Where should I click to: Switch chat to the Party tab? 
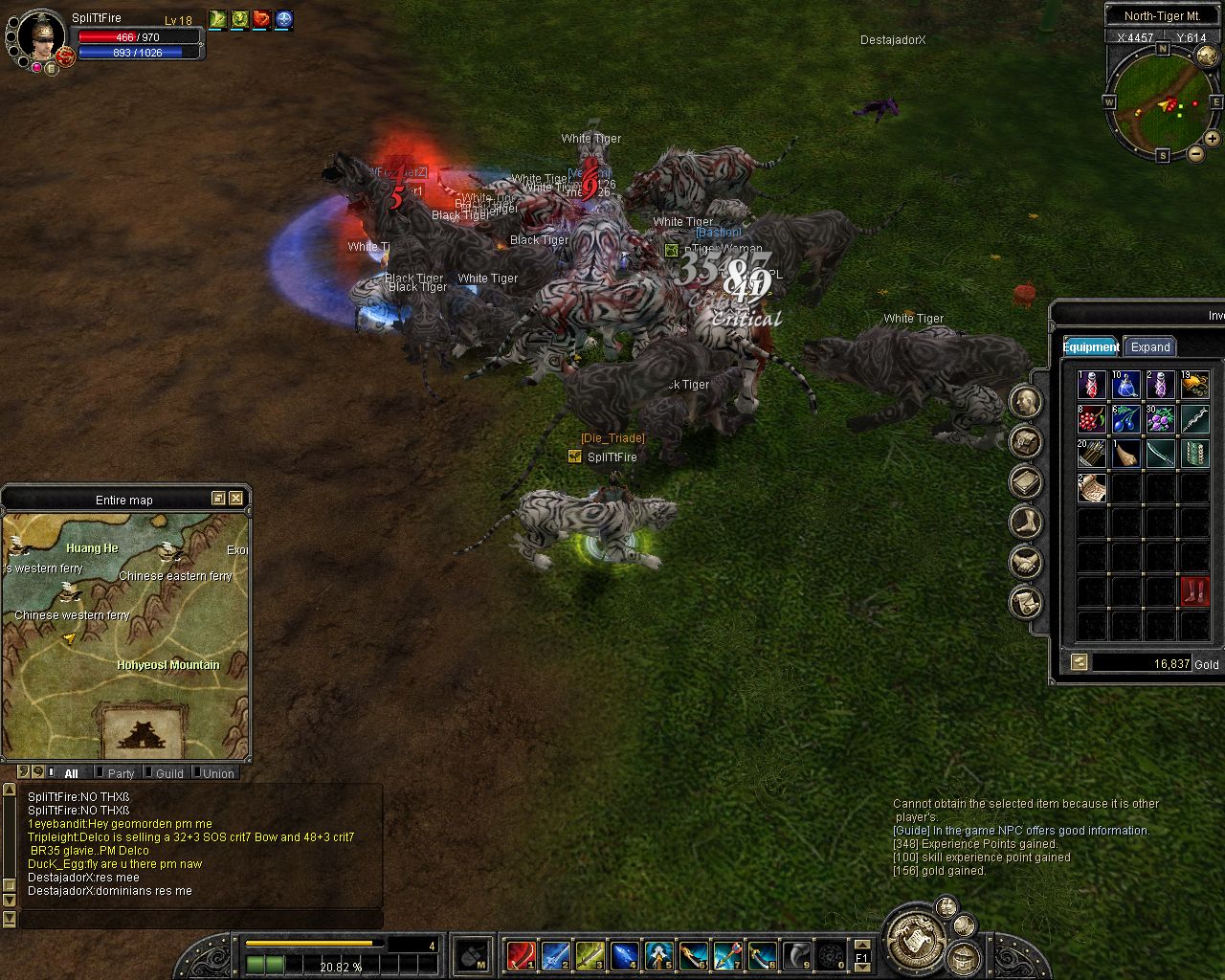pos(121,773)
